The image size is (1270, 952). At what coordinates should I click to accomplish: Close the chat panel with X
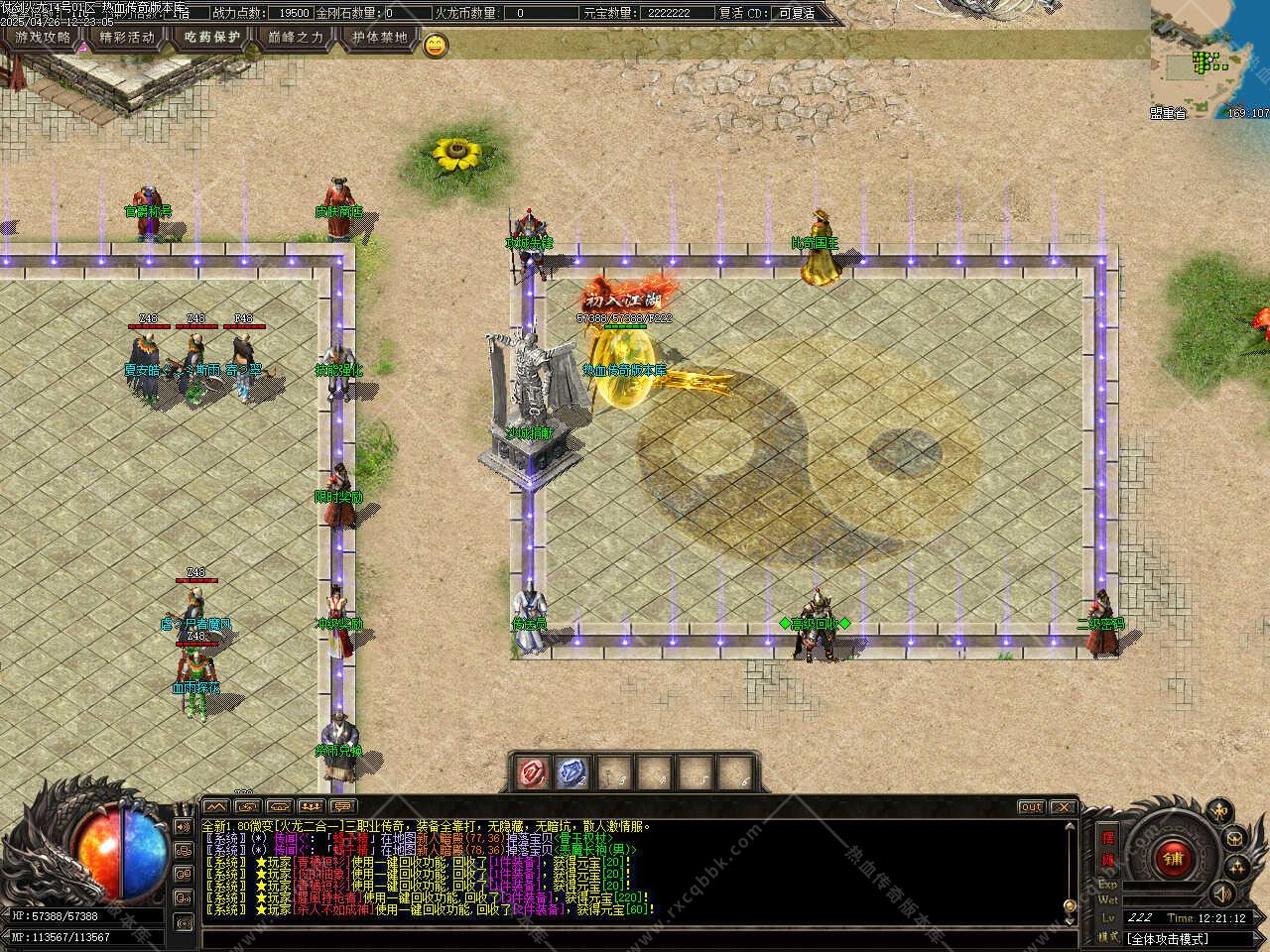1063,807
